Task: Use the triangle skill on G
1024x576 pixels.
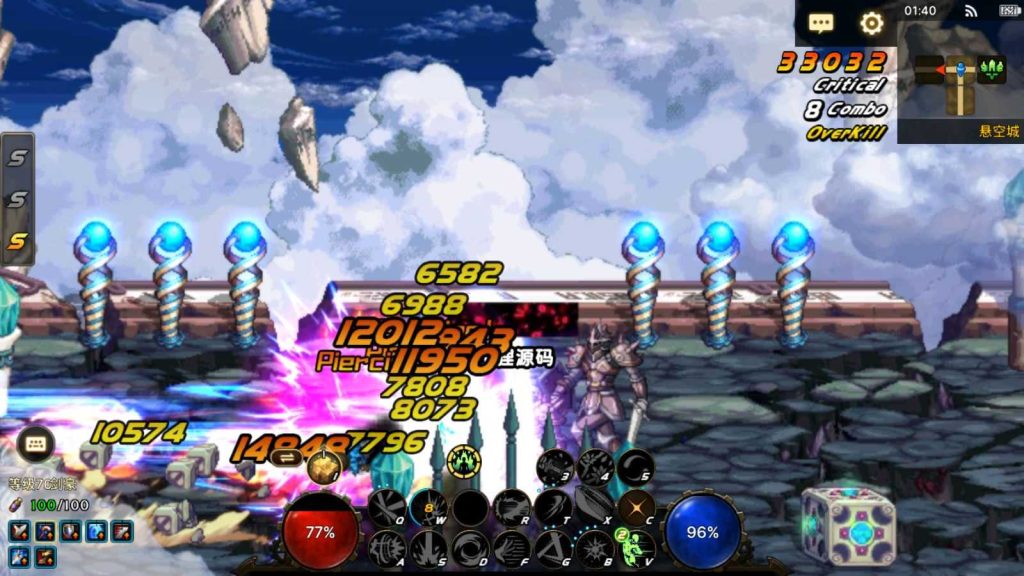Action: (552, 548)
